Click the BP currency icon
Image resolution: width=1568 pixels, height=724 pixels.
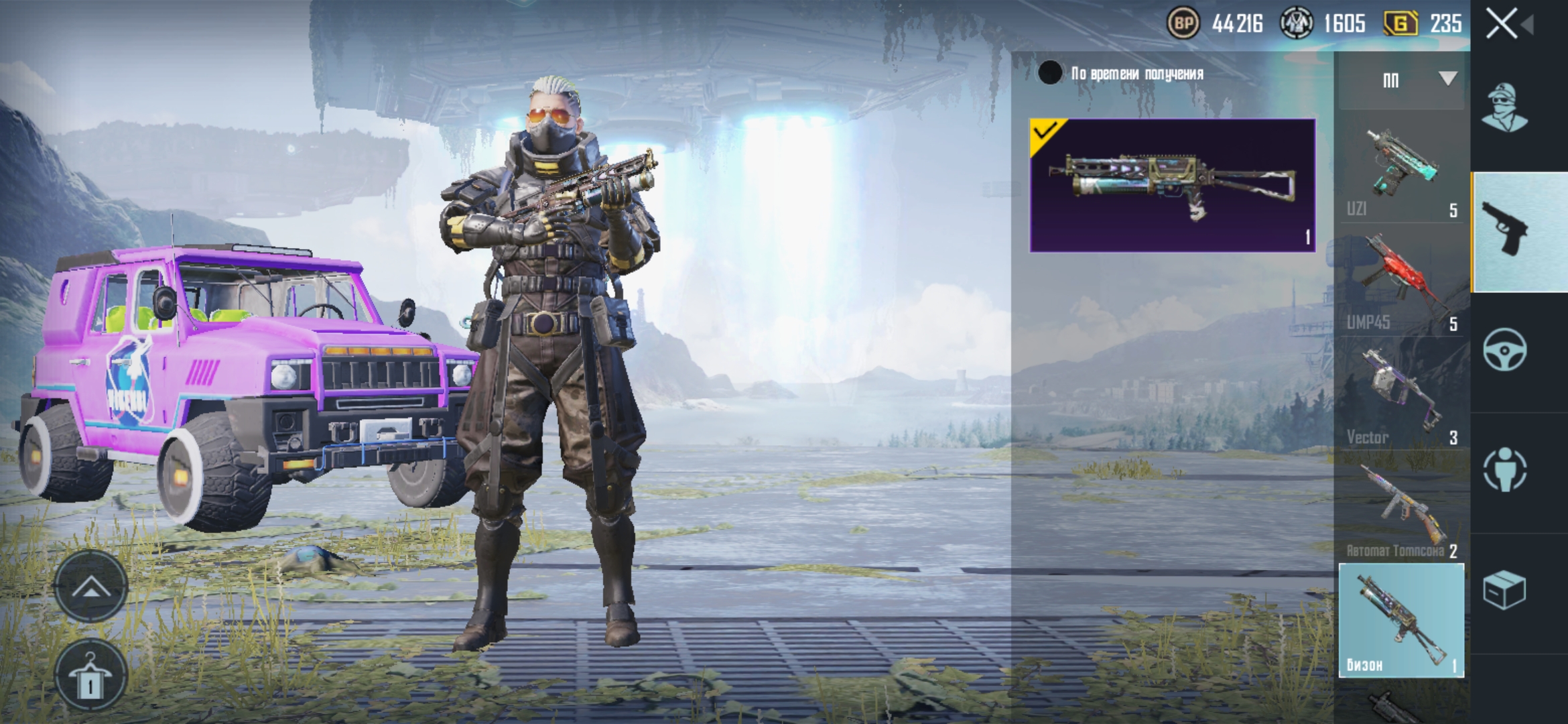pos(1183,24)
